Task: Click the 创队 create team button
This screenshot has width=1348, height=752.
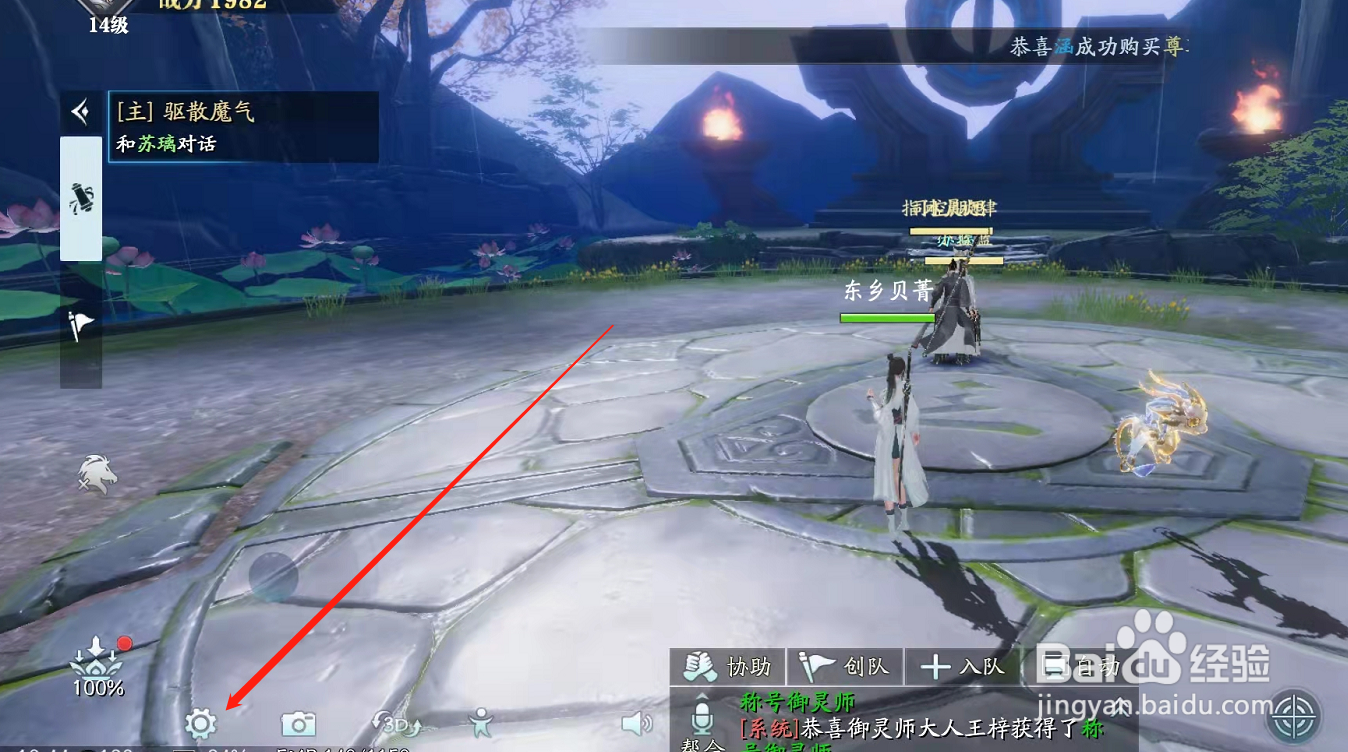Action: [x=843, y=667]
